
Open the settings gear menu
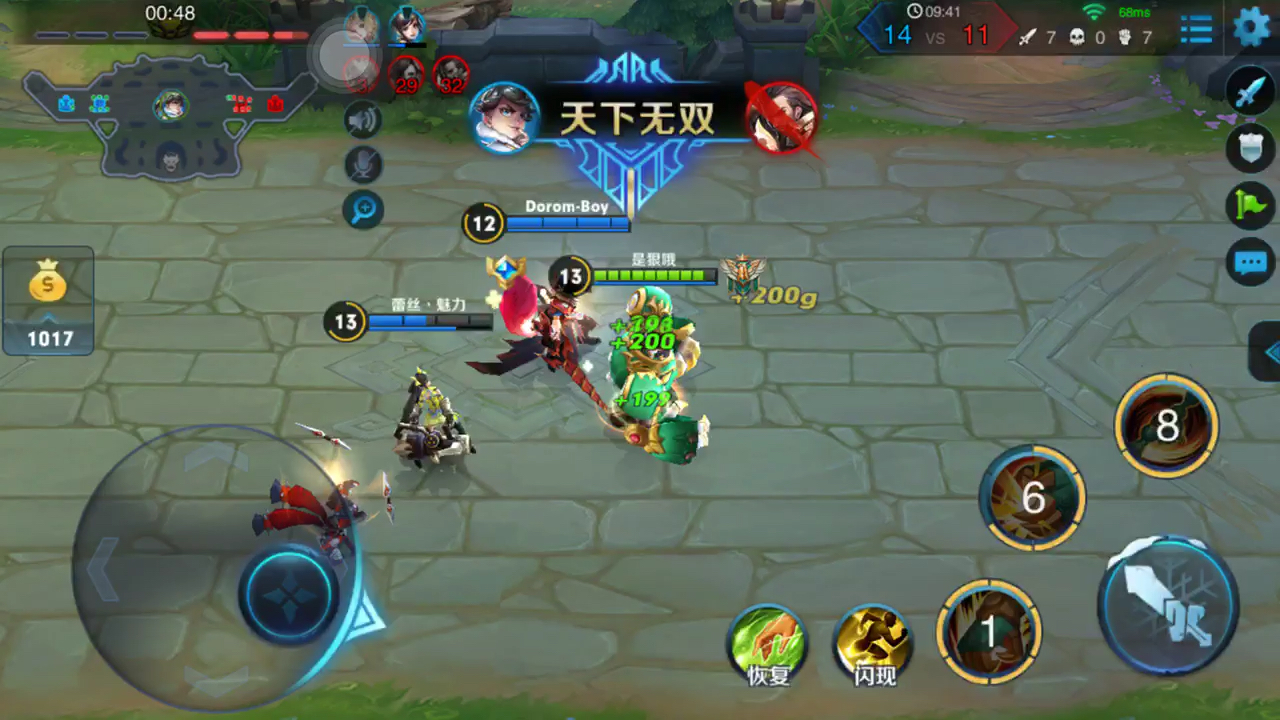click(1251, 27)
